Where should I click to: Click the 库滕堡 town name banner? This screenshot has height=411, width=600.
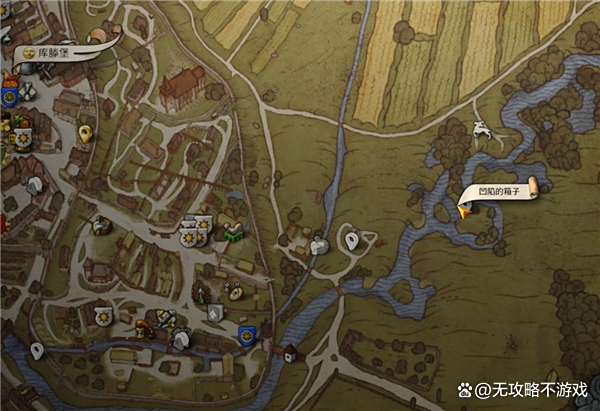pyautogui.click(x=45, y=49)
